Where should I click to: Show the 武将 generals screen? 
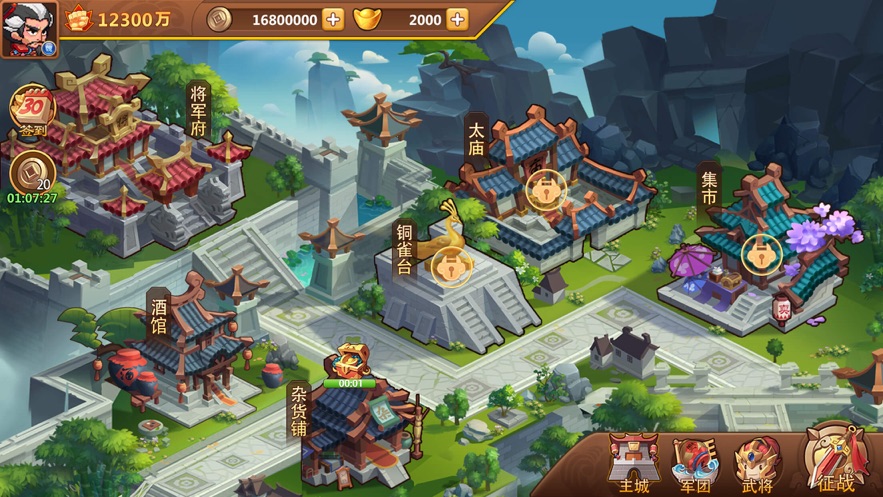pos(758,465)
